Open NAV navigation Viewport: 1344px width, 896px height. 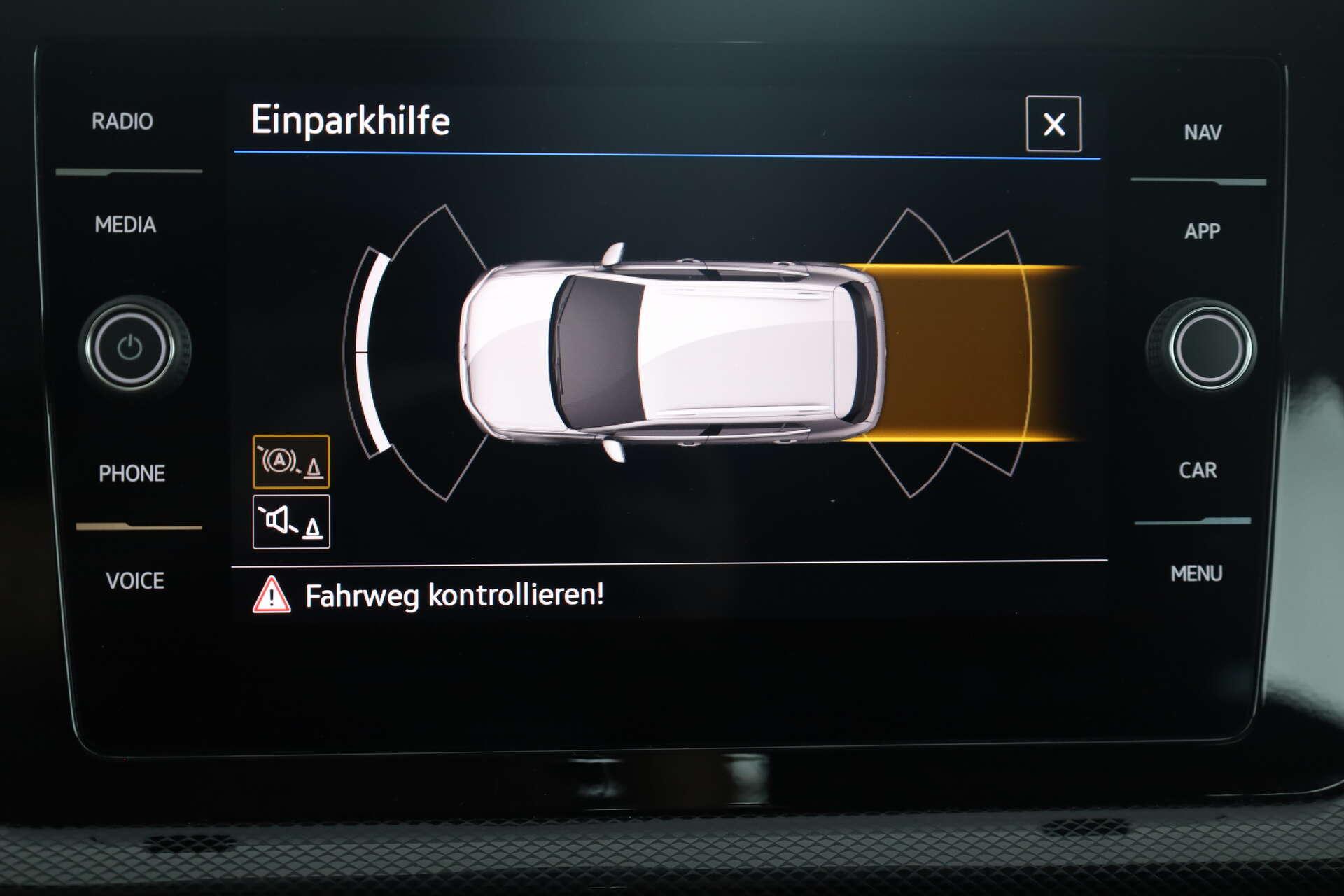1202,132
